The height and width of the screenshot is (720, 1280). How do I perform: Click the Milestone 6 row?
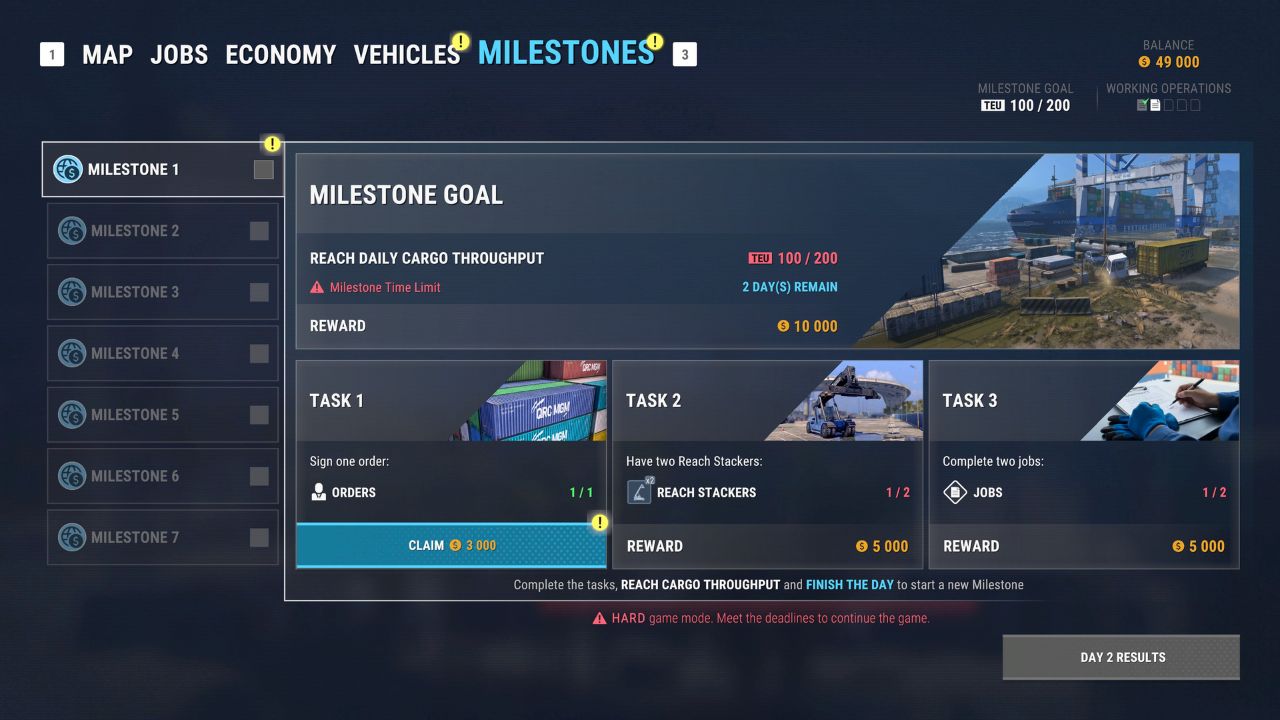[163, 476]
